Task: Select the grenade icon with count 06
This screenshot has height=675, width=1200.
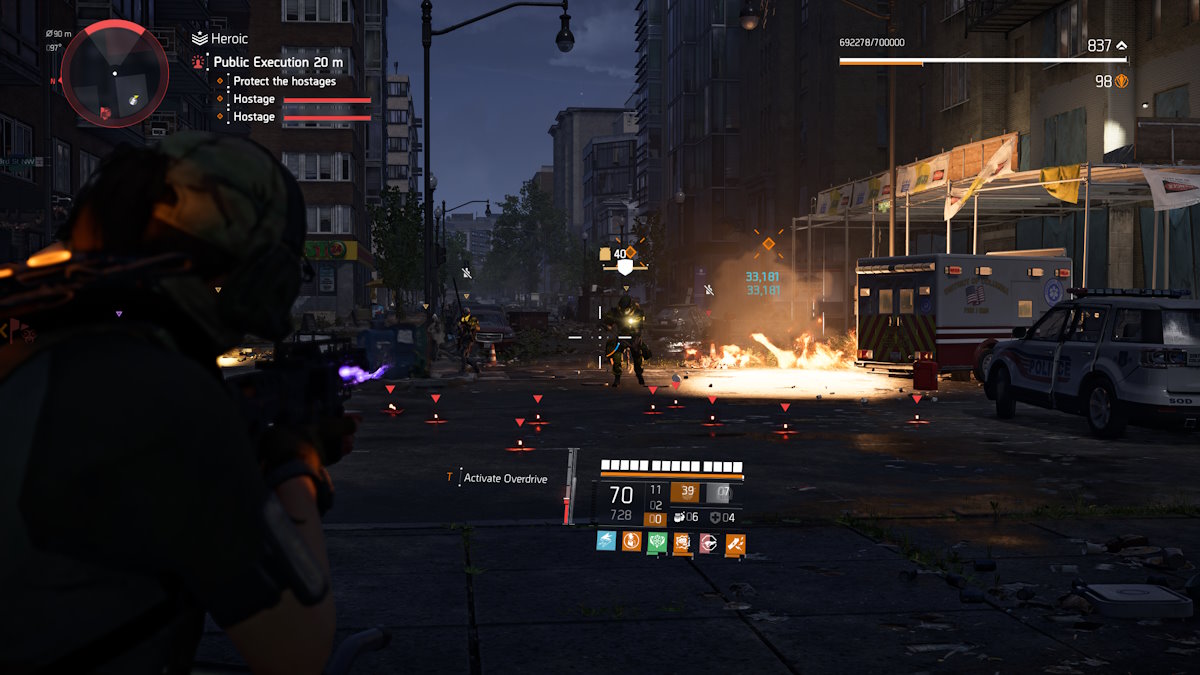Action: [x=678, y=517]
